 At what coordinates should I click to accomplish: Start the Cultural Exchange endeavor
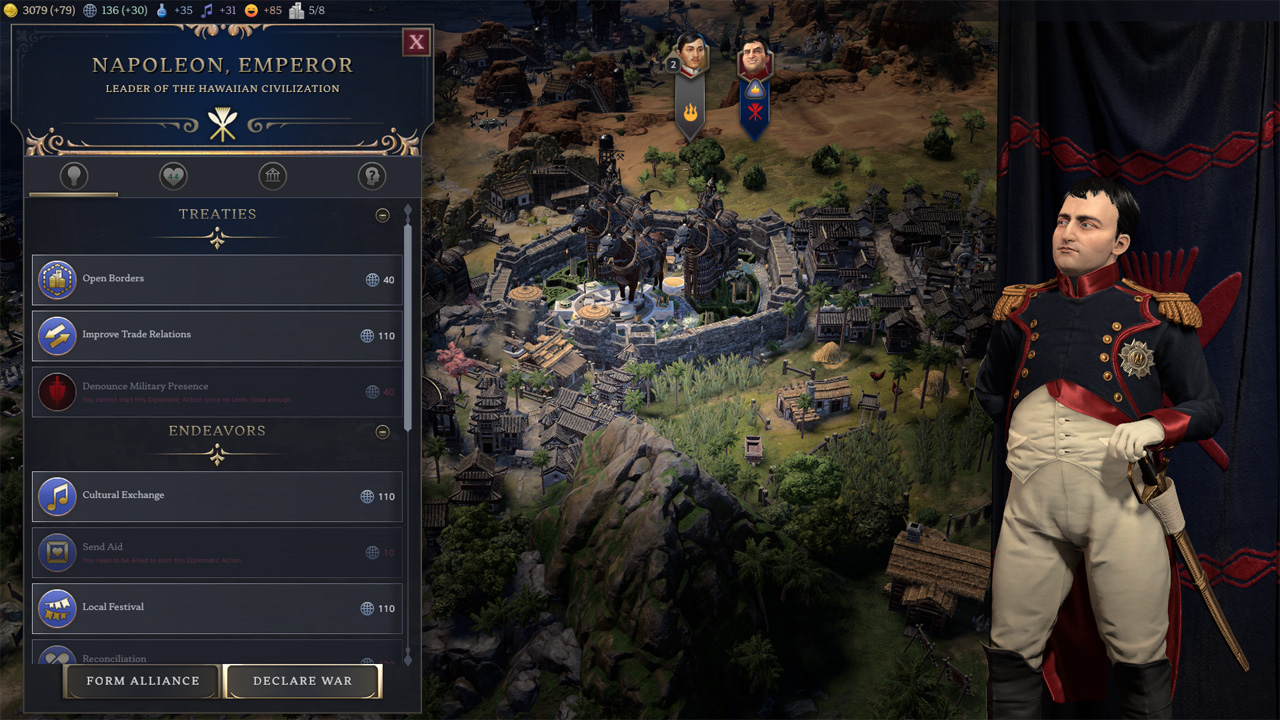pos(217,496)
